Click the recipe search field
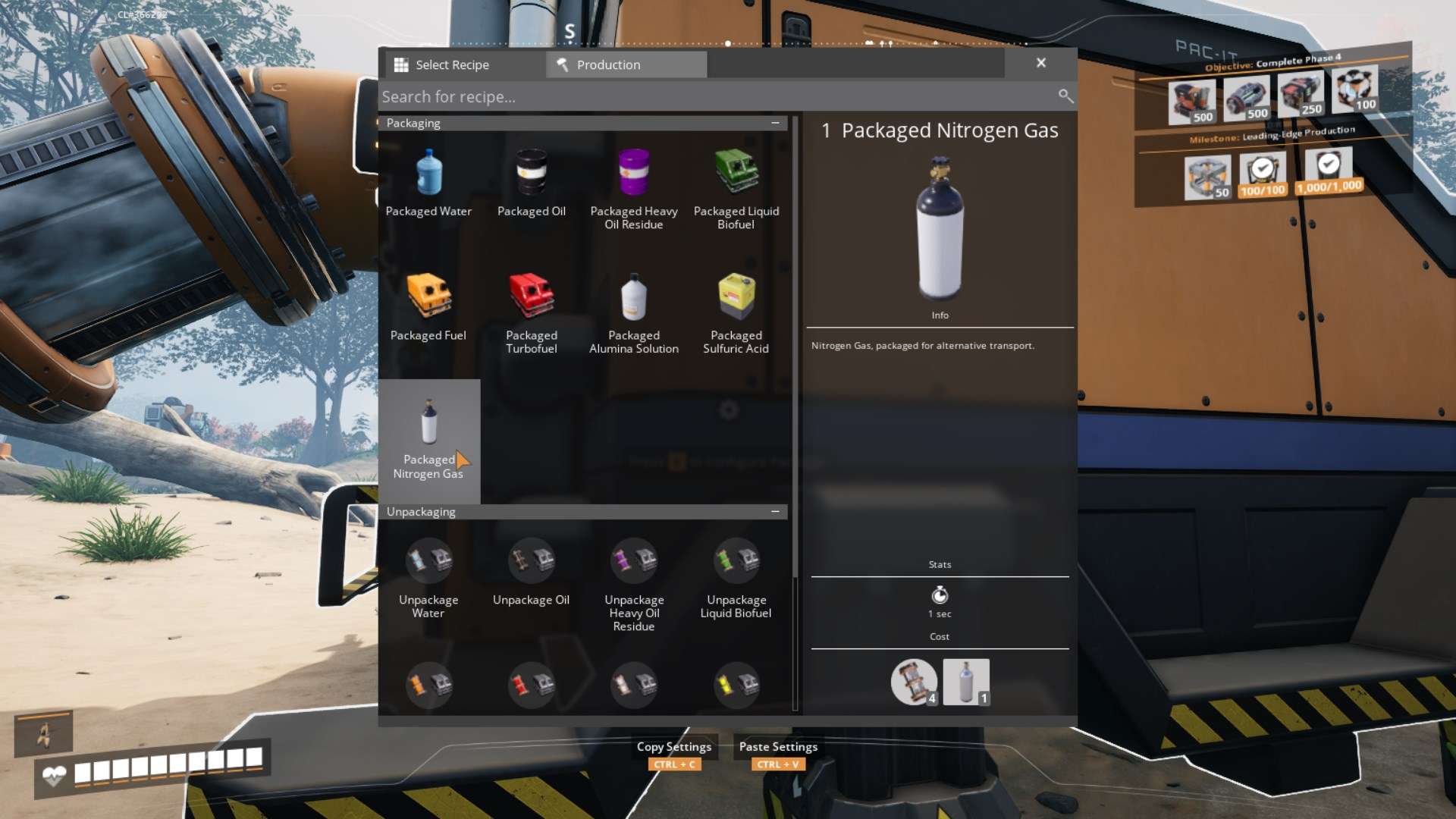1456x819 pixels. click(713, 97)
